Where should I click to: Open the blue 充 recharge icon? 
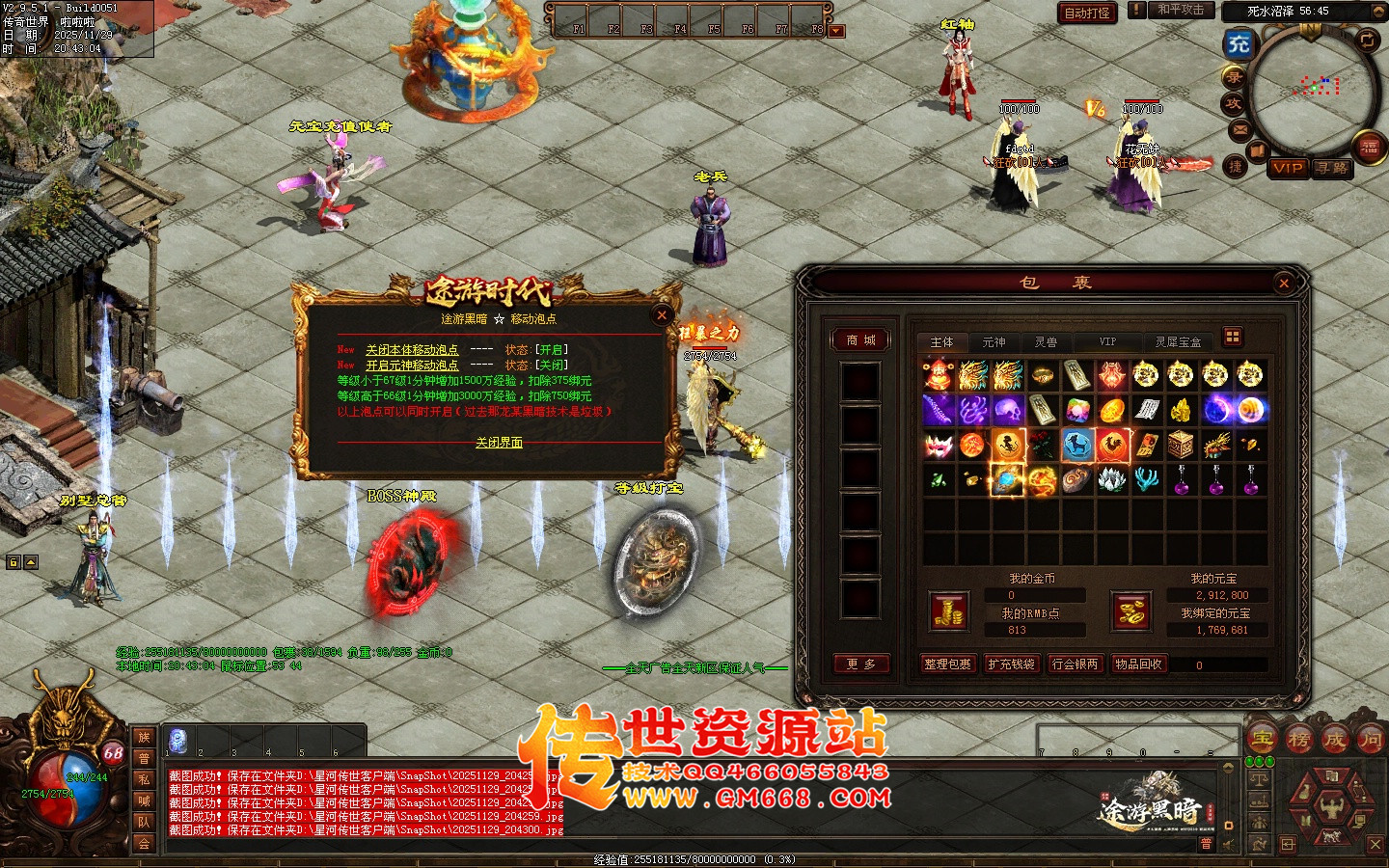[1239, 43]
